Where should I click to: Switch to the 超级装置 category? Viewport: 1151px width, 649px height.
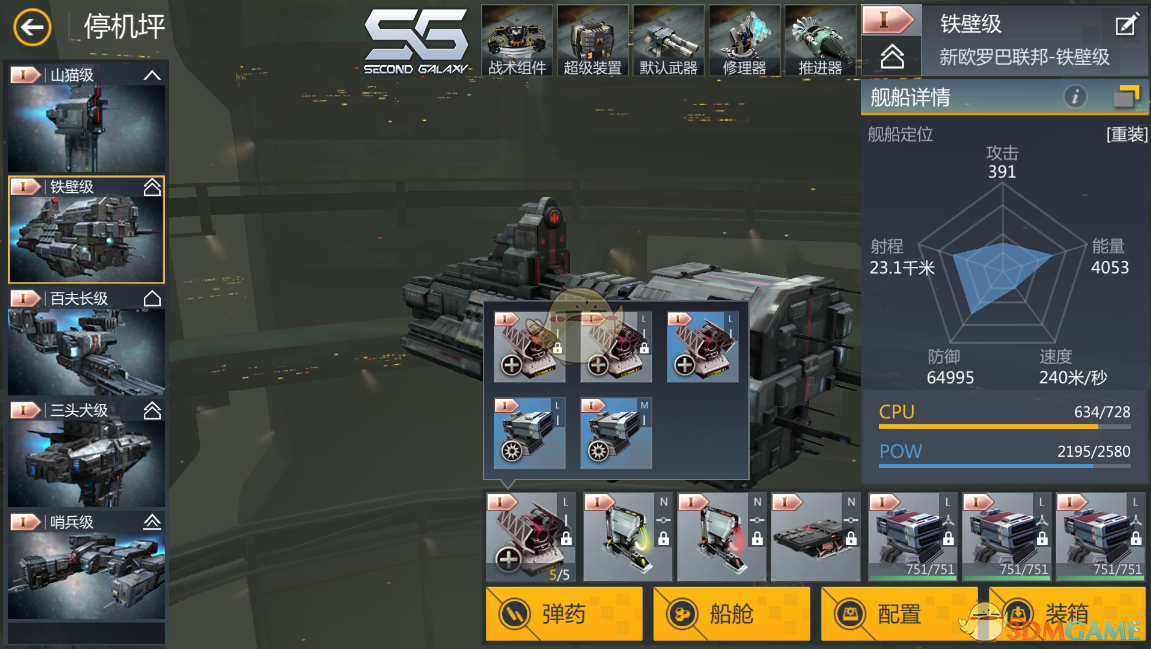point(593,41)
